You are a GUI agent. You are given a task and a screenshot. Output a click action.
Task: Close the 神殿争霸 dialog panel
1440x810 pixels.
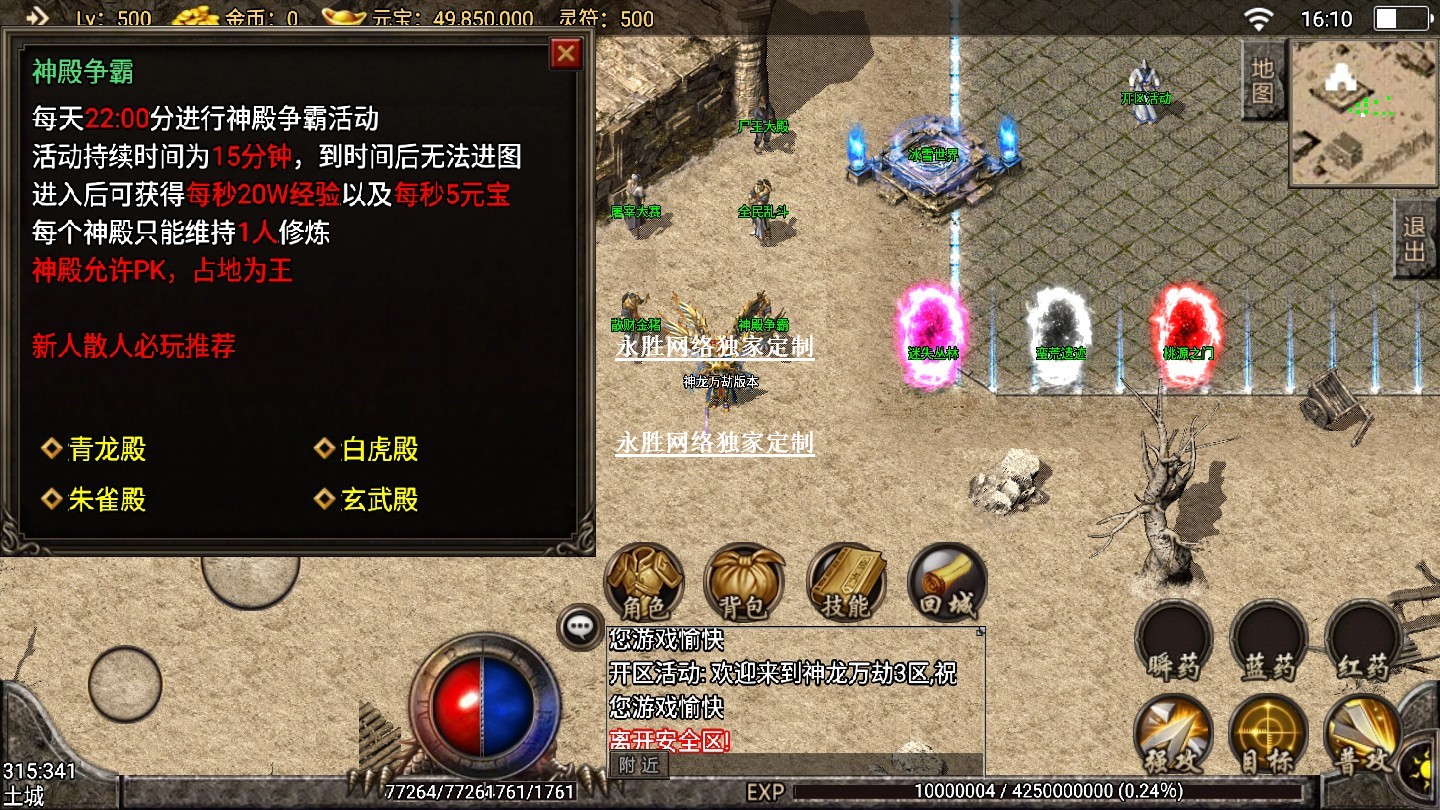pyautogui.click(x=566, y=53)
